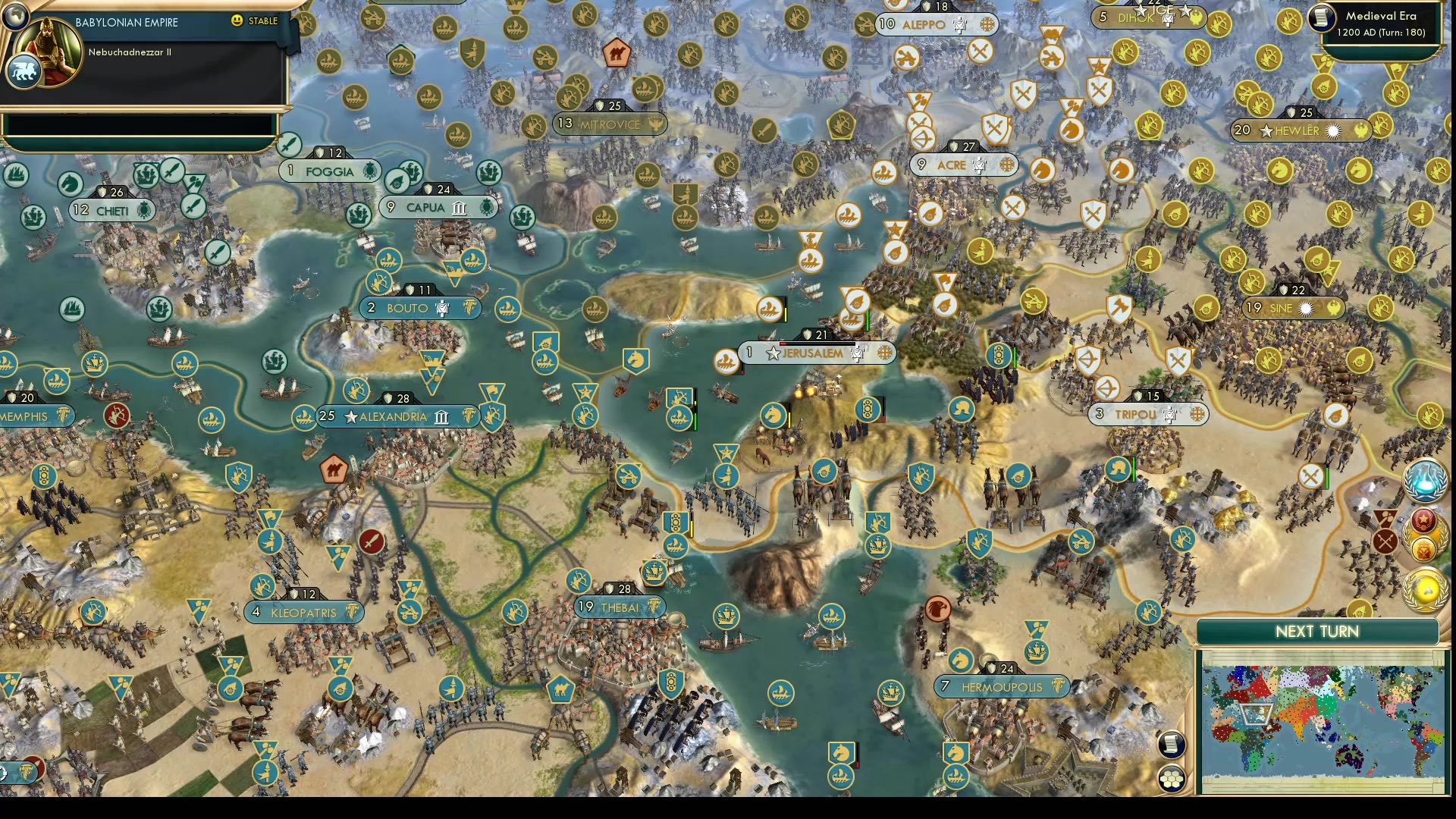Open Jerusalem's city screen from its banner

click(x=814, y=353)
